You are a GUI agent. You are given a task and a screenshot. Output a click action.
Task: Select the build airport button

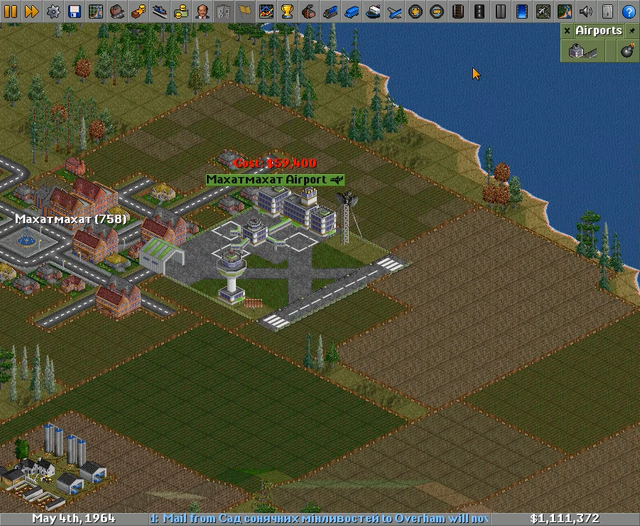pyautogui.click(x=582, y=50)
